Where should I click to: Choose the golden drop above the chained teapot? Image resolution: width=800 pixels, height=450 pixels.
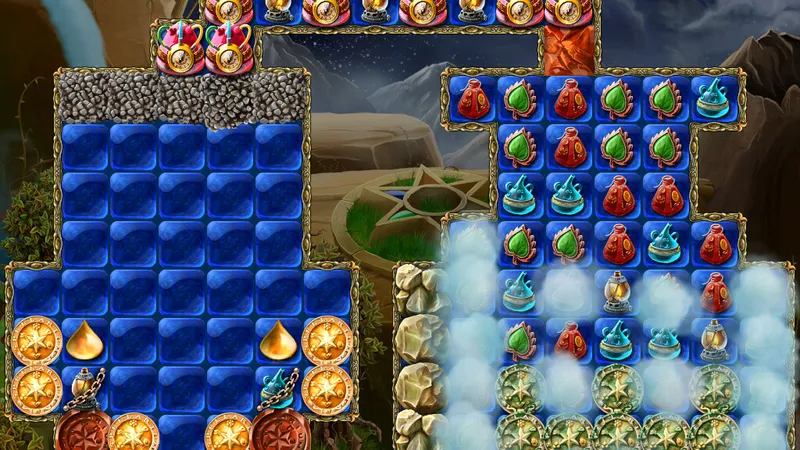click(x=278, y=341)
